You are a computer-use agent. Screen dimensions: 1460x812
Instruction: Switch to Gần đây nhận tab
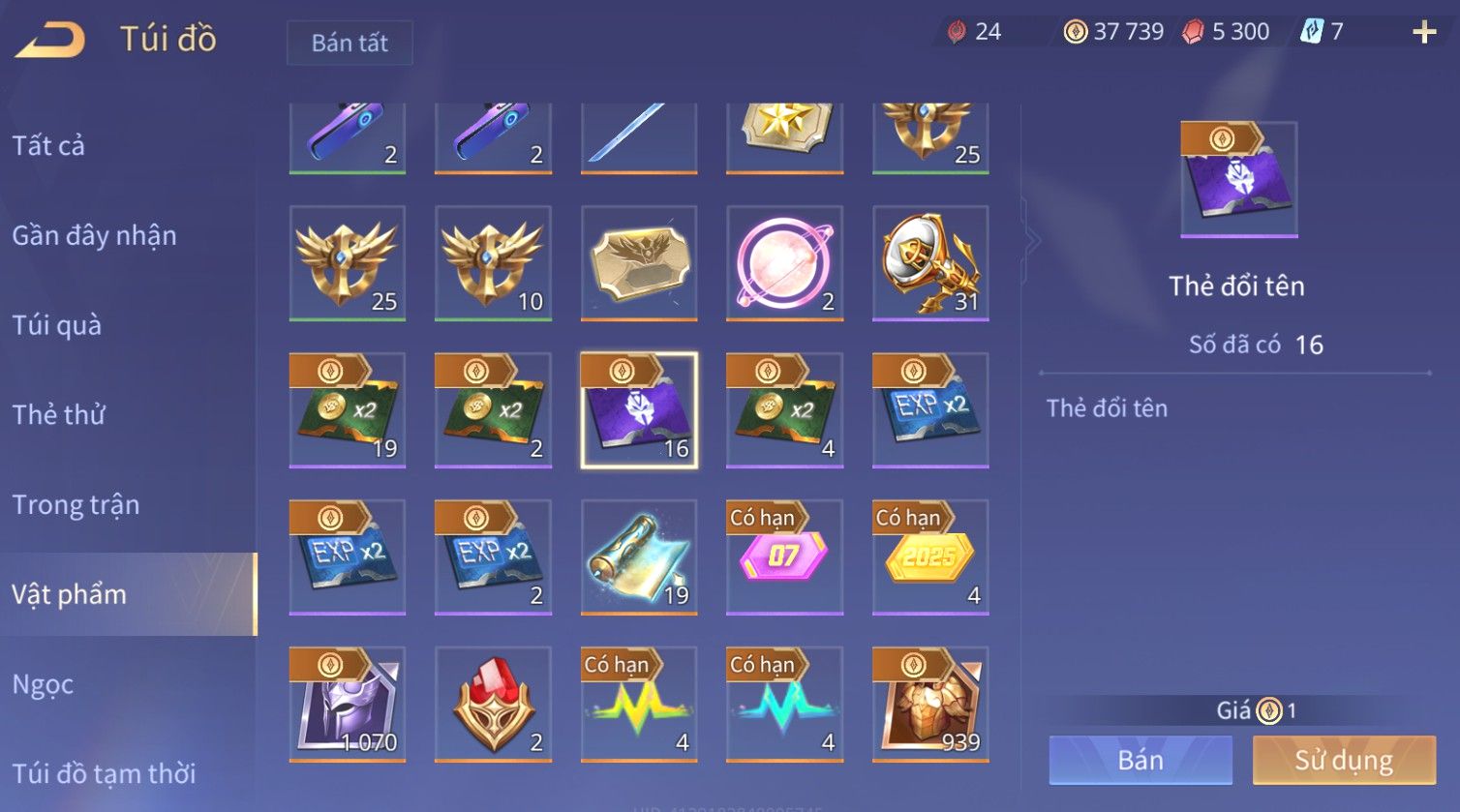pyautogui.click(x=94, y=235)
